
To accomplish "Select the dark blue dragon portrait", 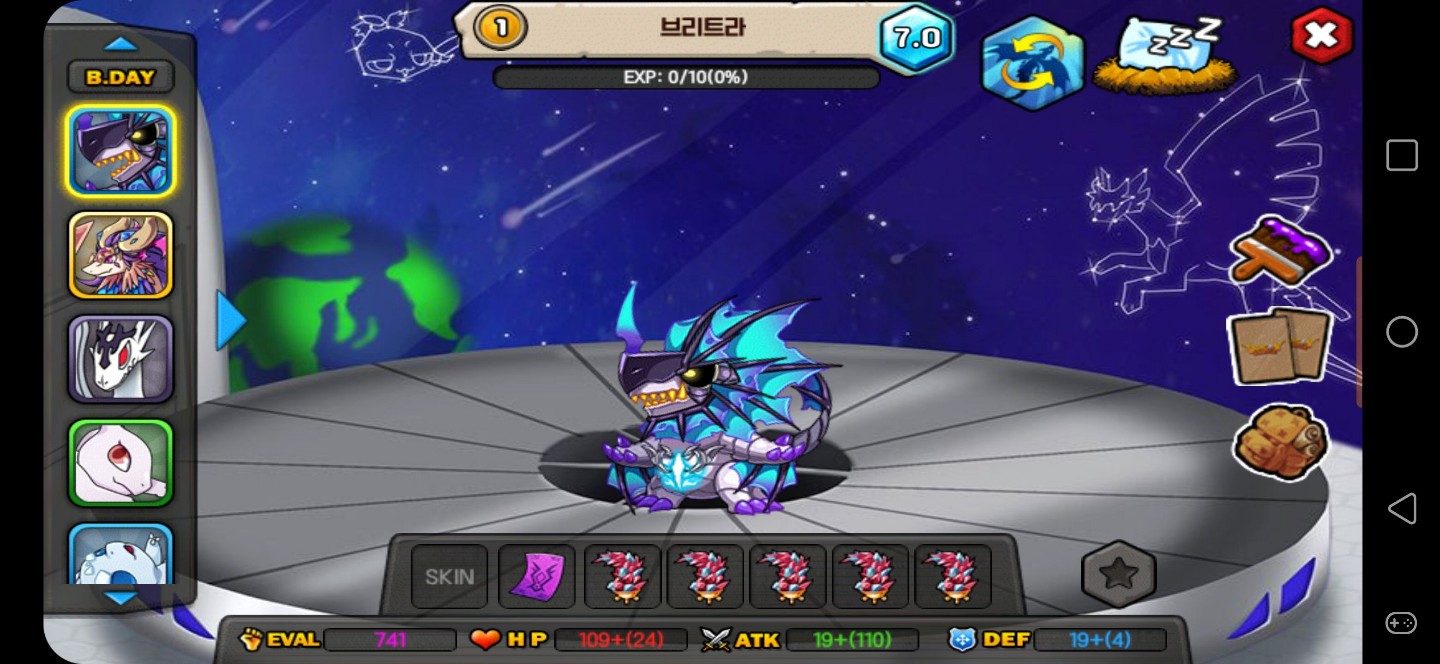I will click(x=121, y=151).
